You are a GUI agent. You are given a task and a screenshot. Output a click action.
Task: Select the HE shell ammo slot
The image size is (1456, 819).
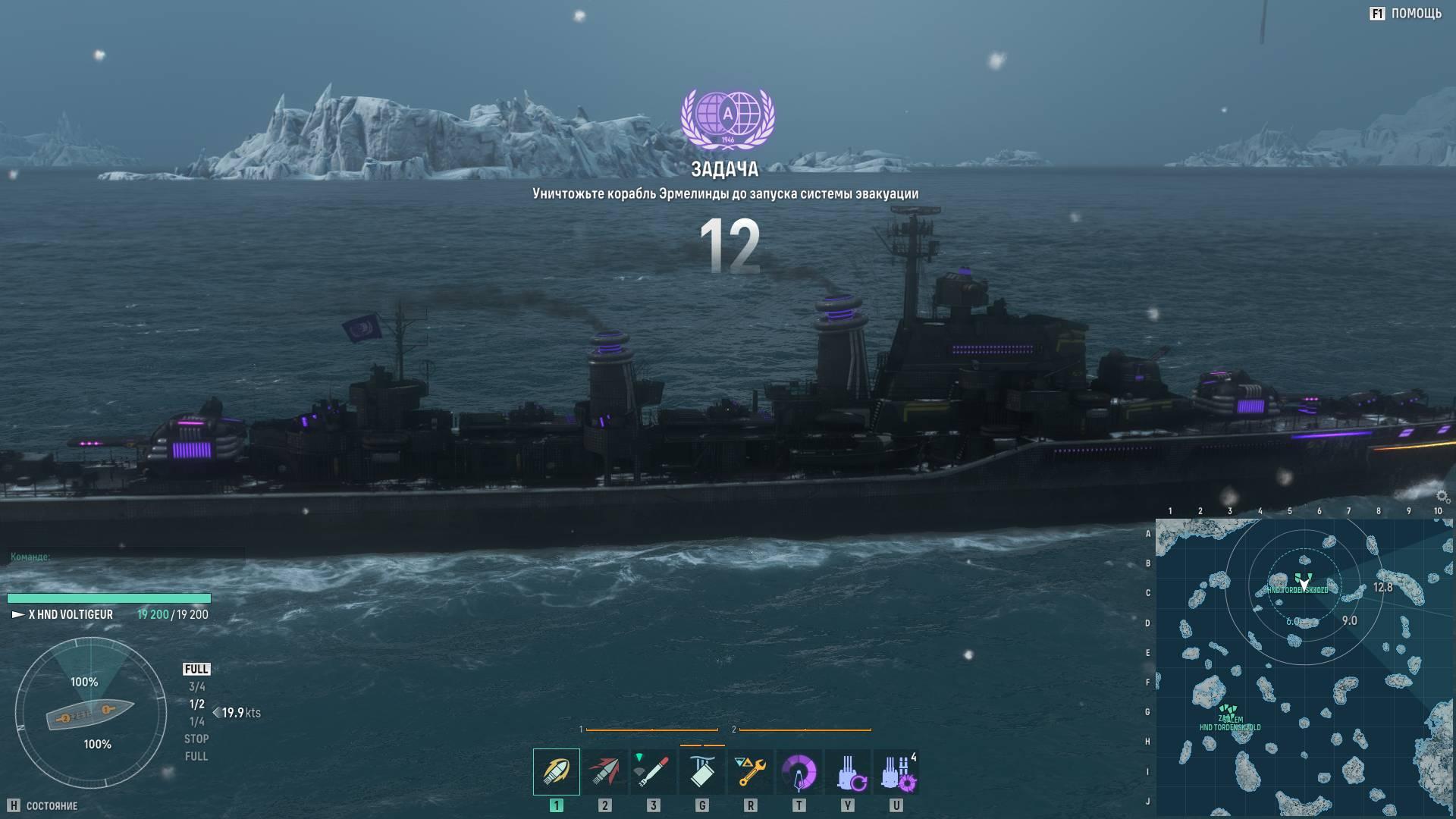pos(556,771)
